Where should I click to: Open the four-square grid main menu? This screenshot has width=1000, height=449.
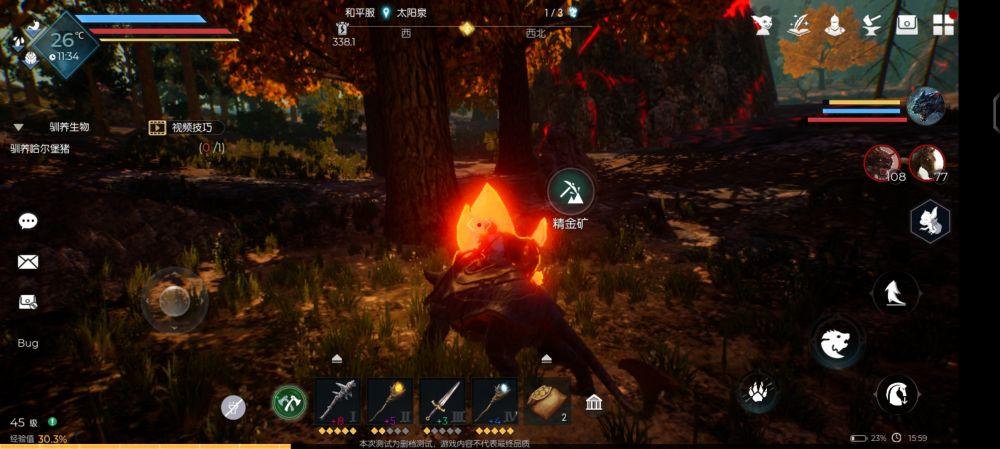943,25
